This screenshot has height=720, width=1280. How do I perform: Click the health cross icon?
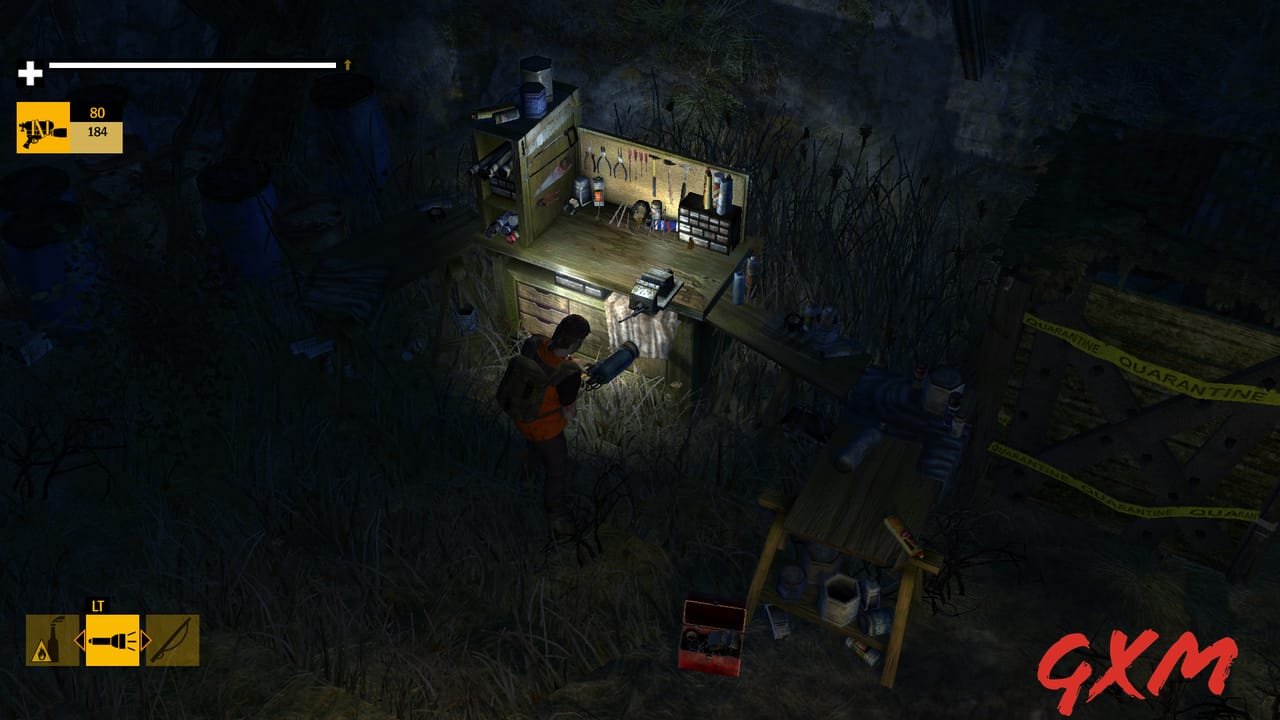click(27, 71)
